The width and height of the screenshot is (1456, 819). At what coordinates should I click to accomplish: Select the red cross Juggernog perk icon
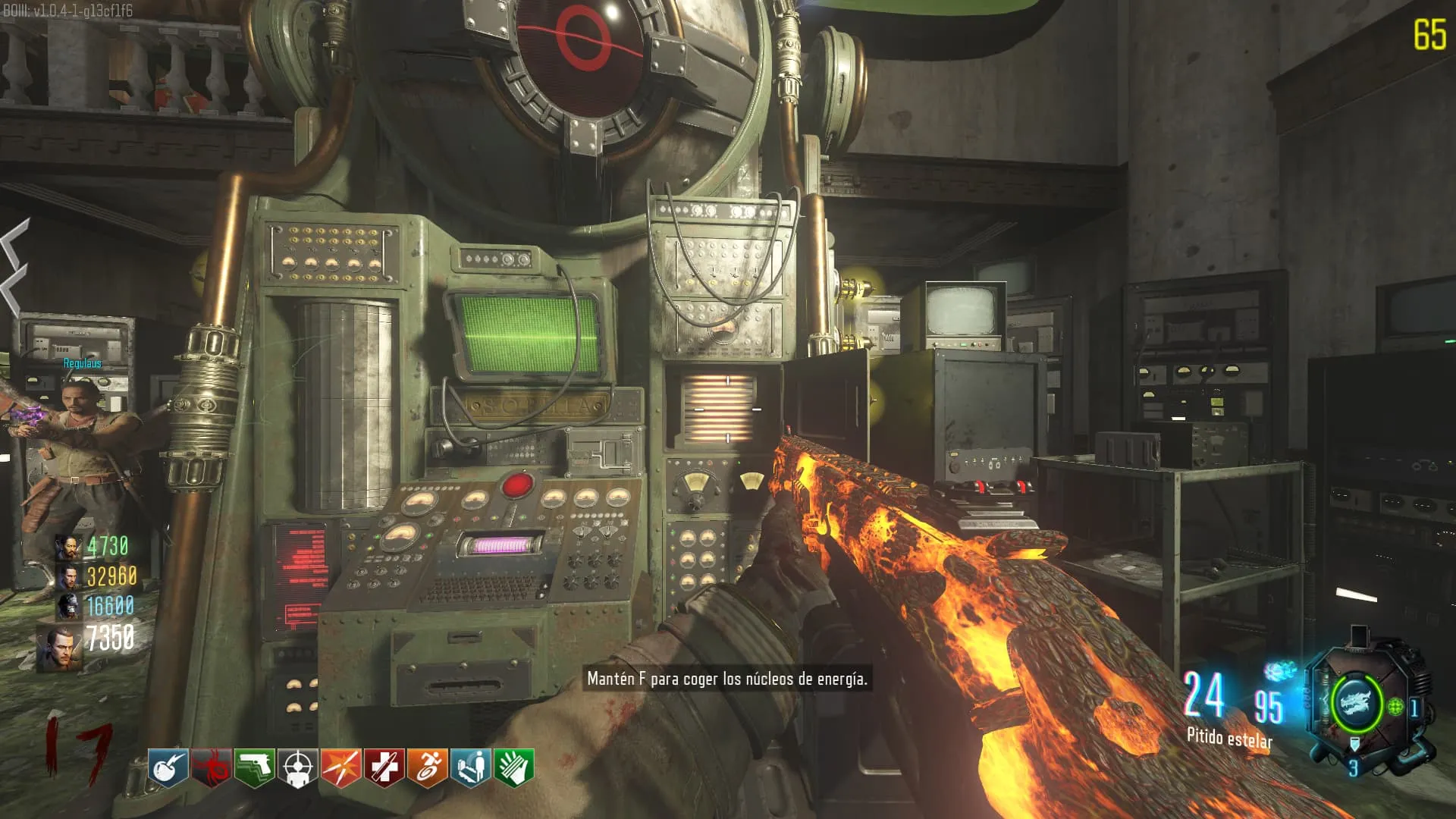click(384, 768)
